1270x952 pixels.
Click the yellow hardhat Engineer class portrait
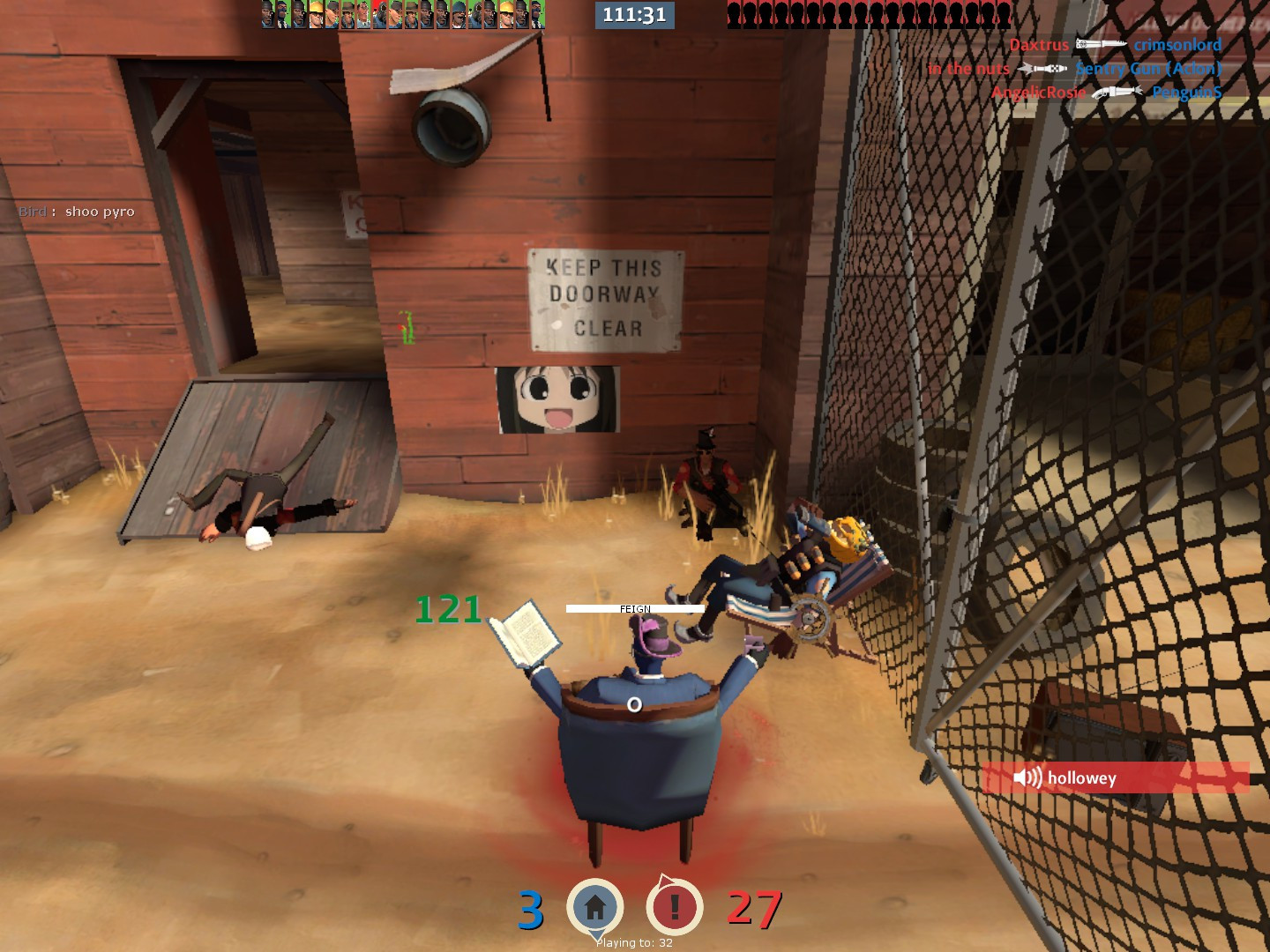point(314,13)
